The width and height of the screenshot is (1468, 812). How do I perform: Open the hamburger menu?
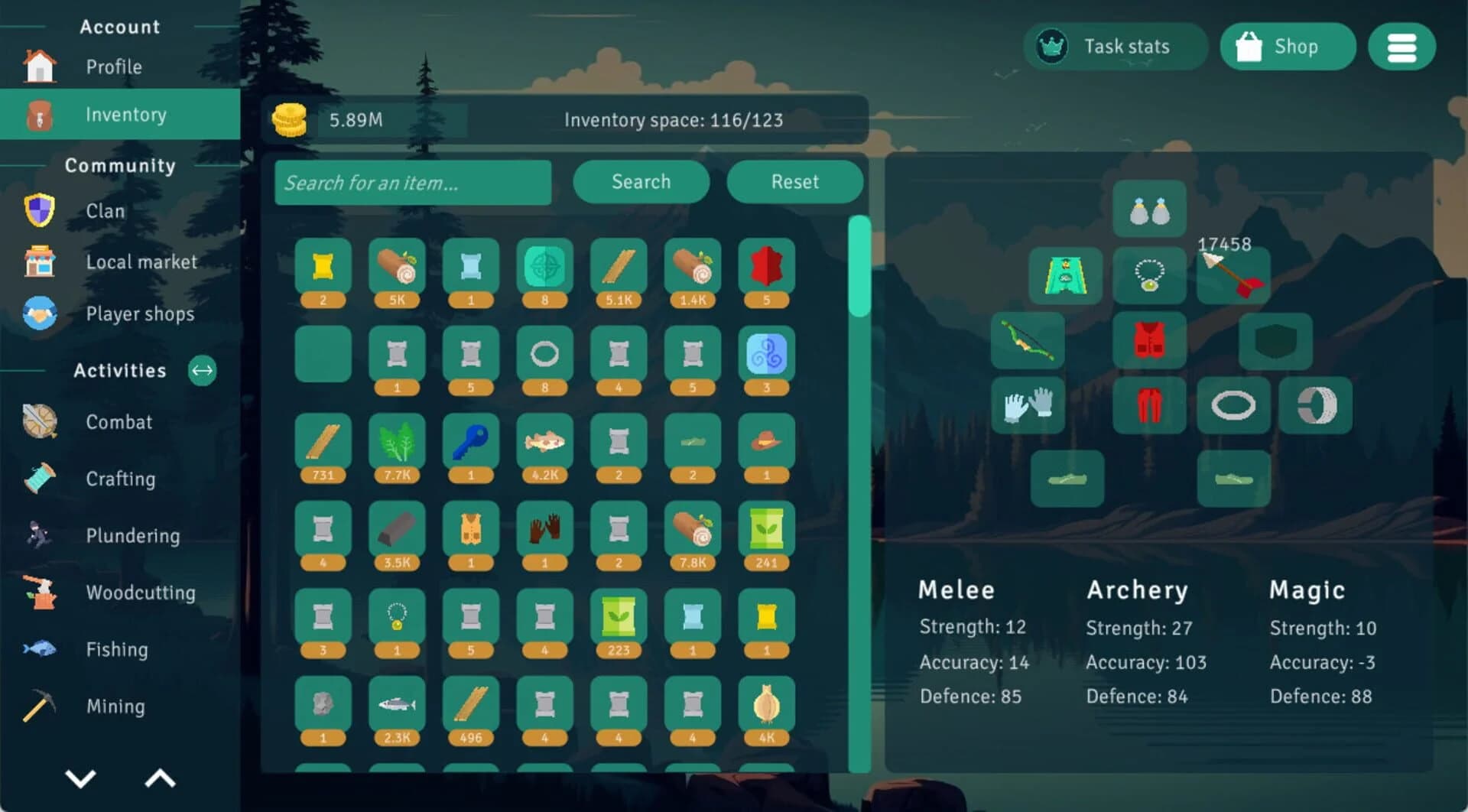[x=1401, y=47]
